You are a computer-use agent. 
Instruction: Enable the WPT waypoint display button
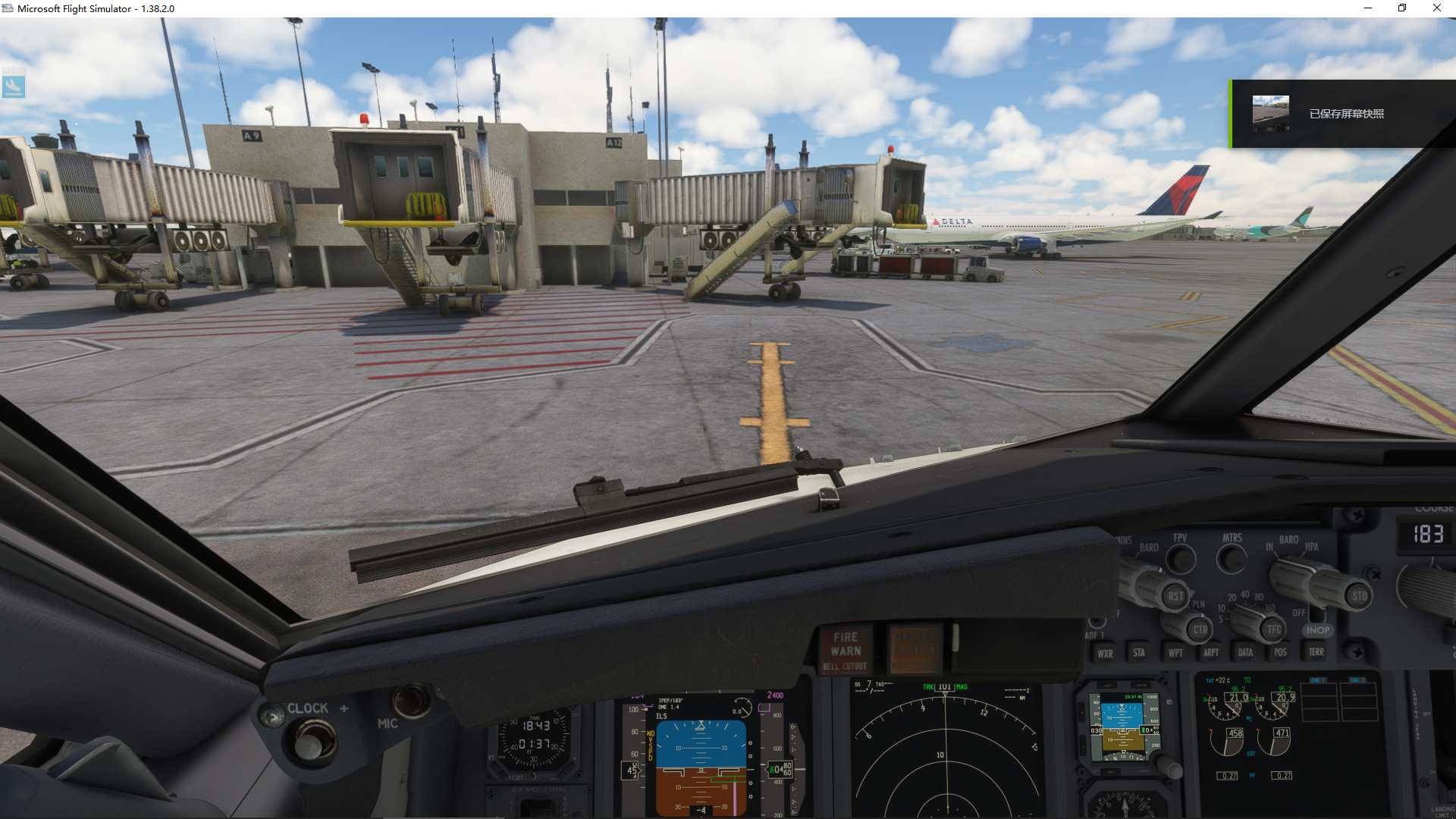click(1175, 653)
